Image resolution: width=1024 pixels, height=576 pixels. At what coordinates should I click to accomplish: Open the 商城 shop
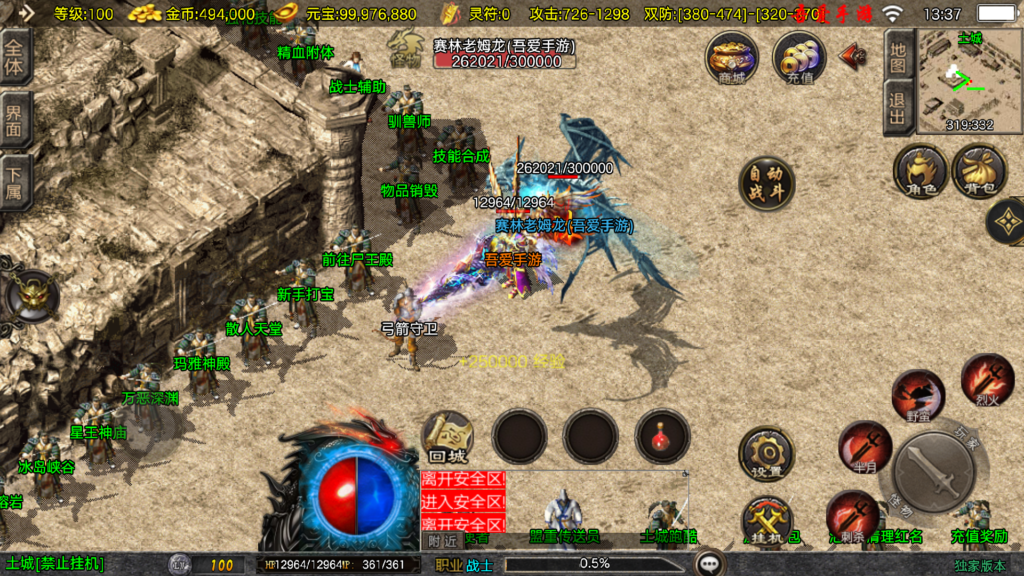point(731,56)
